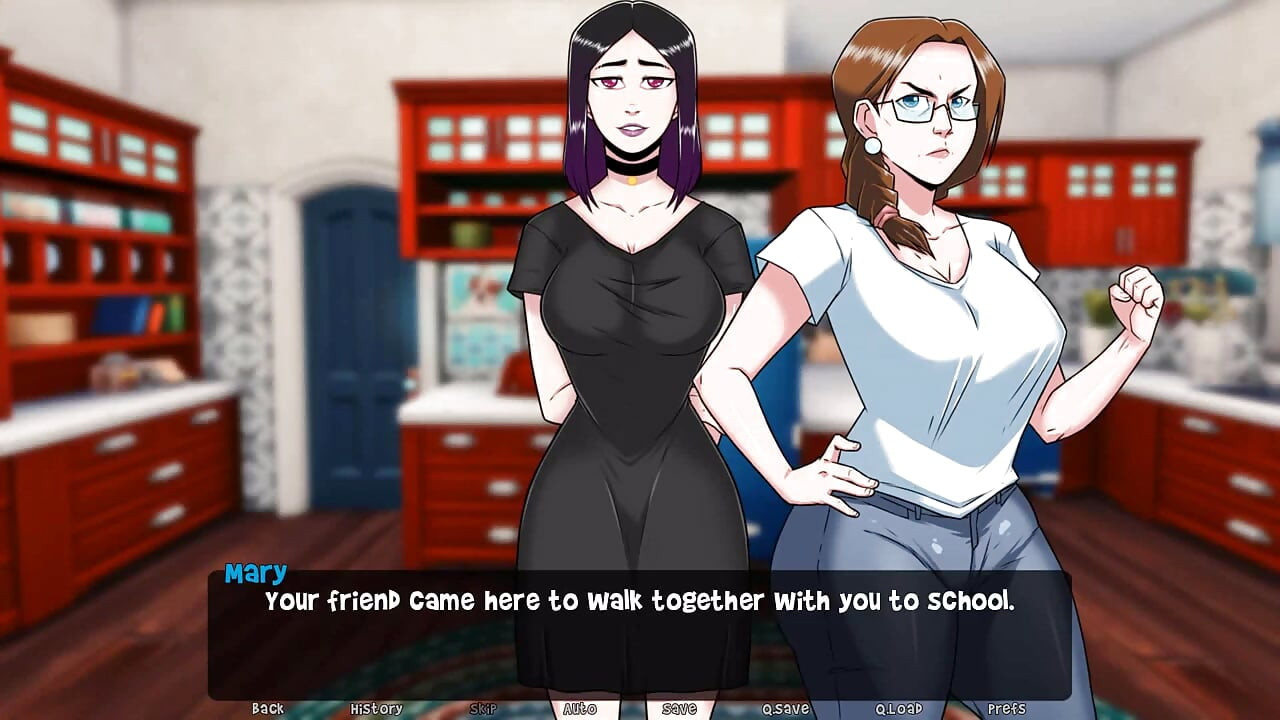Click Auto in the quick menu bar
The image size is (1280, 720).
(x=578, y=708)
